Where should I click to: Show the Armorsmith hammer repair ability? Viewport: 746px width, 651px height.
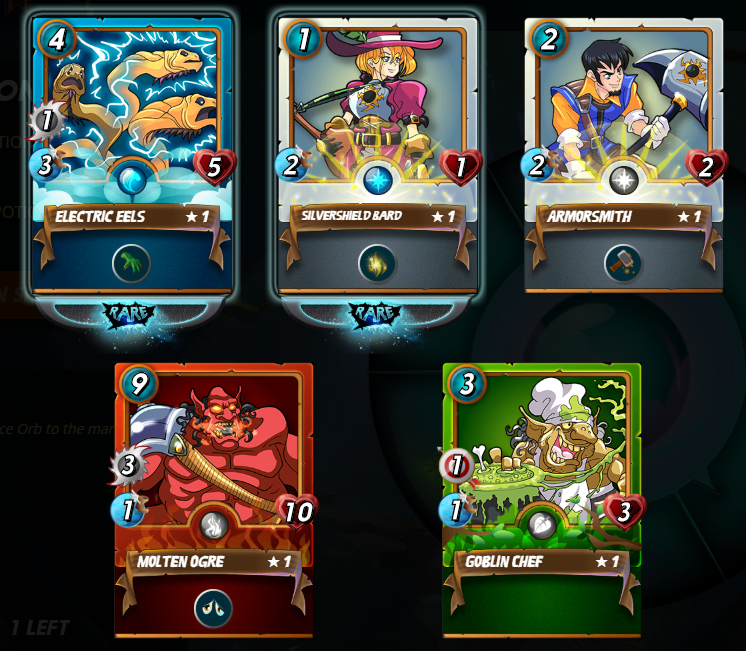[623, 264]
